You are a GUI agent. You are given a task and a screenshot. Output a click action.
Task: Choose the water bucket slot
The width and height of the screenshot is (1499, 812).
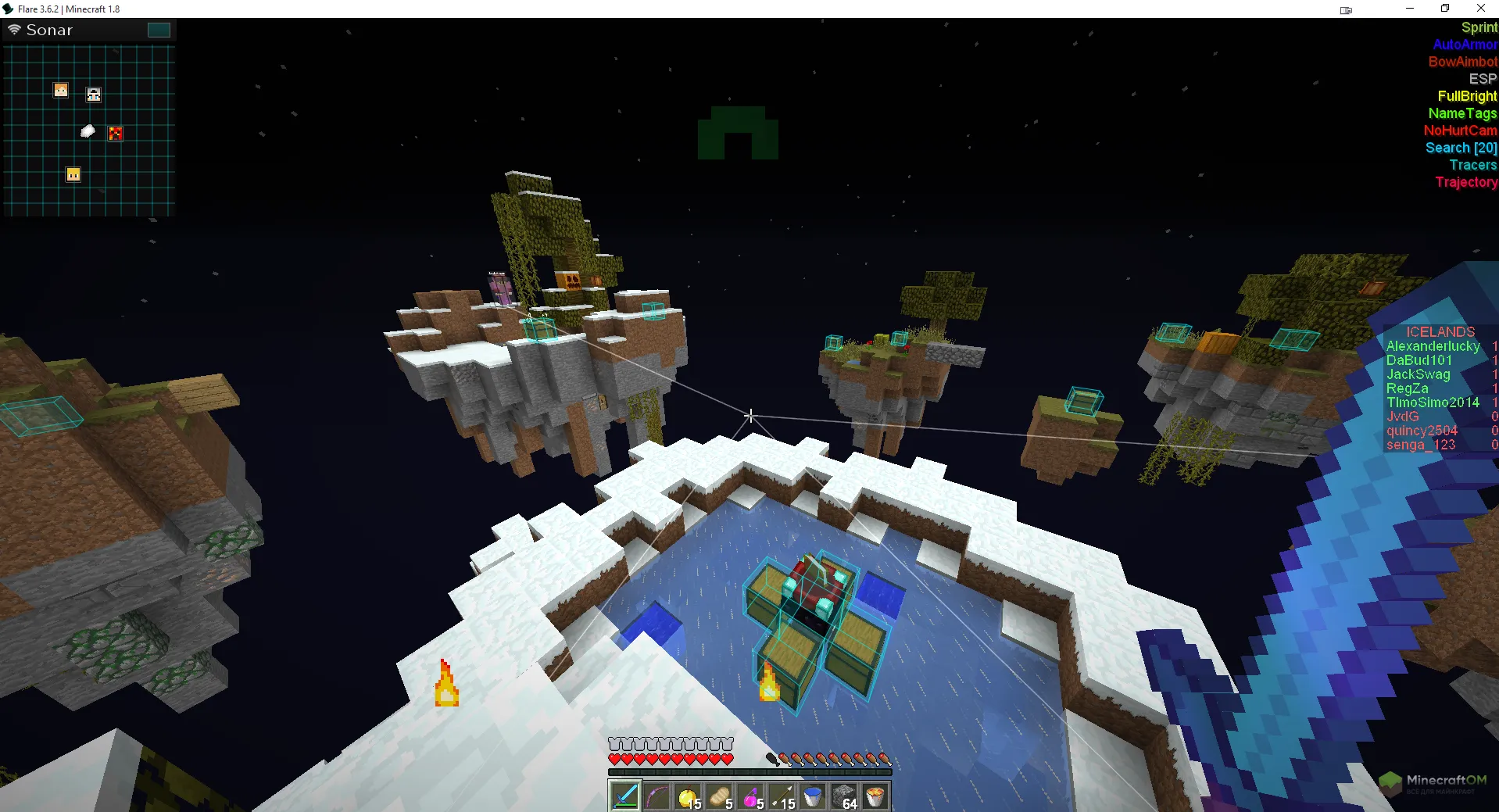[x=813, y=796]
